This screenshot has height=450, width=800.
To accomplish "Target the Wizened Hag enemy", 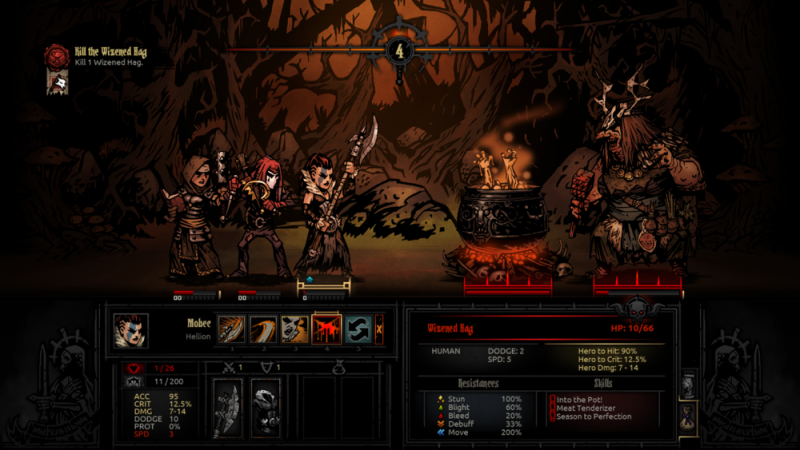I will click(630, 190).
